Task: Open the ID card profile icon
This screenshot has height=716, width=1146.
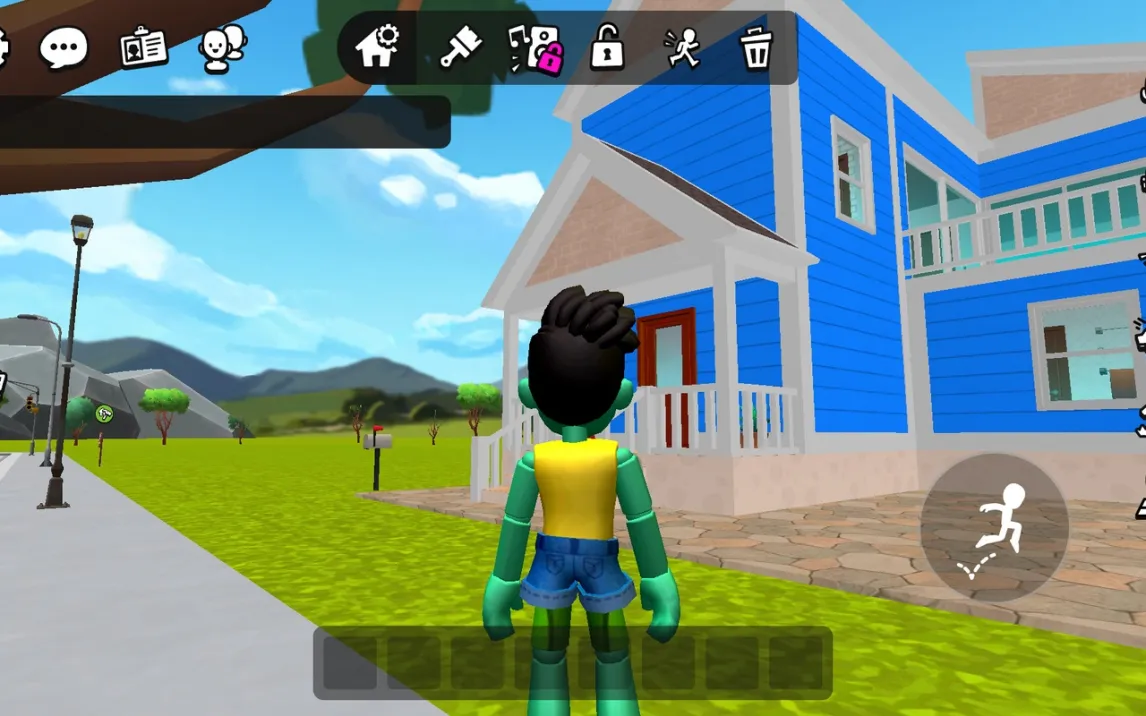Action: [143, 47]
